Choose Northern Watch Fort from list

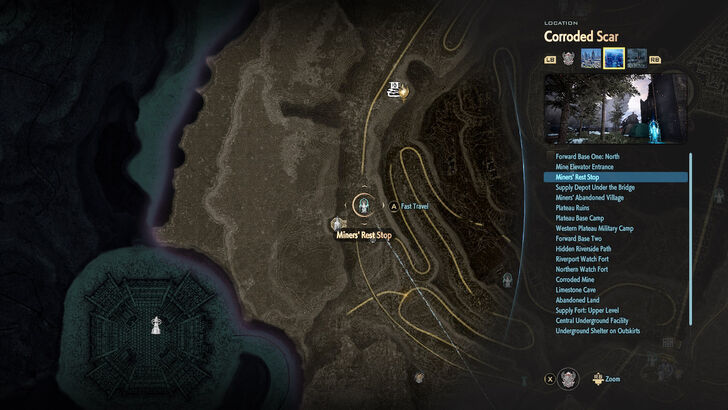tap(581, 269)
